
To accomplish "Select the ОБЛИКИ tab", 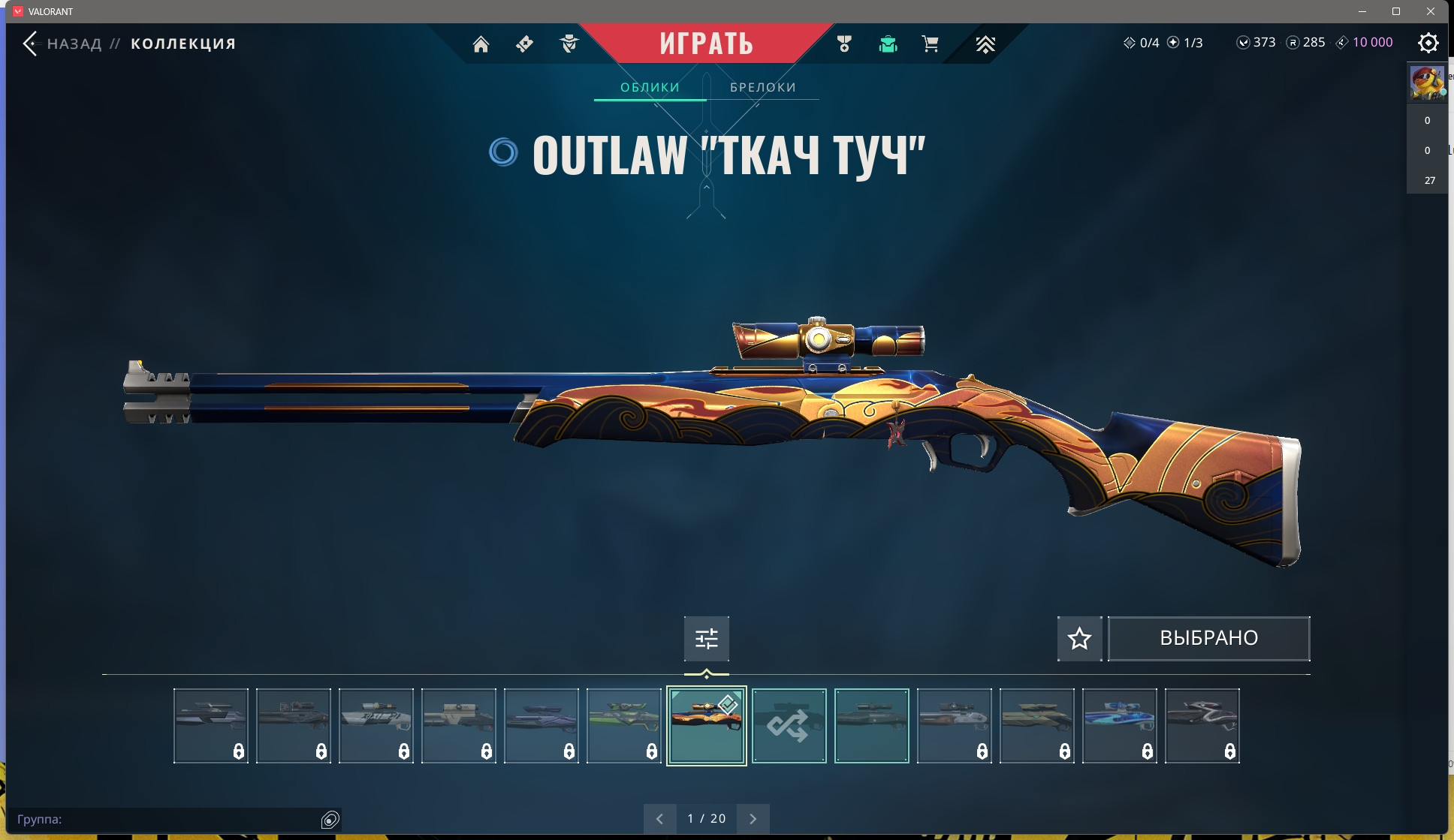I will coord(650,88).
